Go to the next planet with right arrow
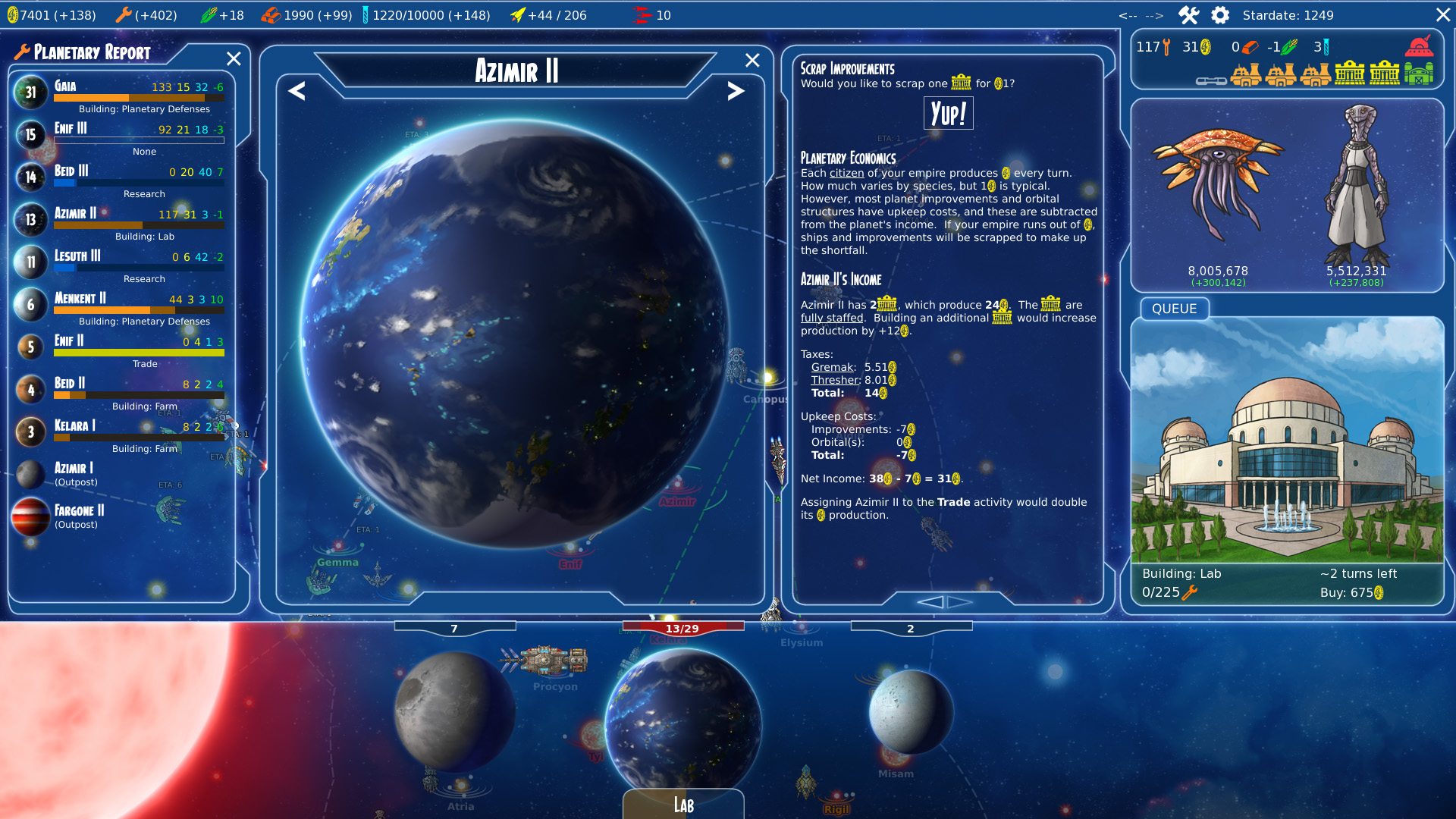This screenshot has height=819, width=1456. [x=735, y=92]
